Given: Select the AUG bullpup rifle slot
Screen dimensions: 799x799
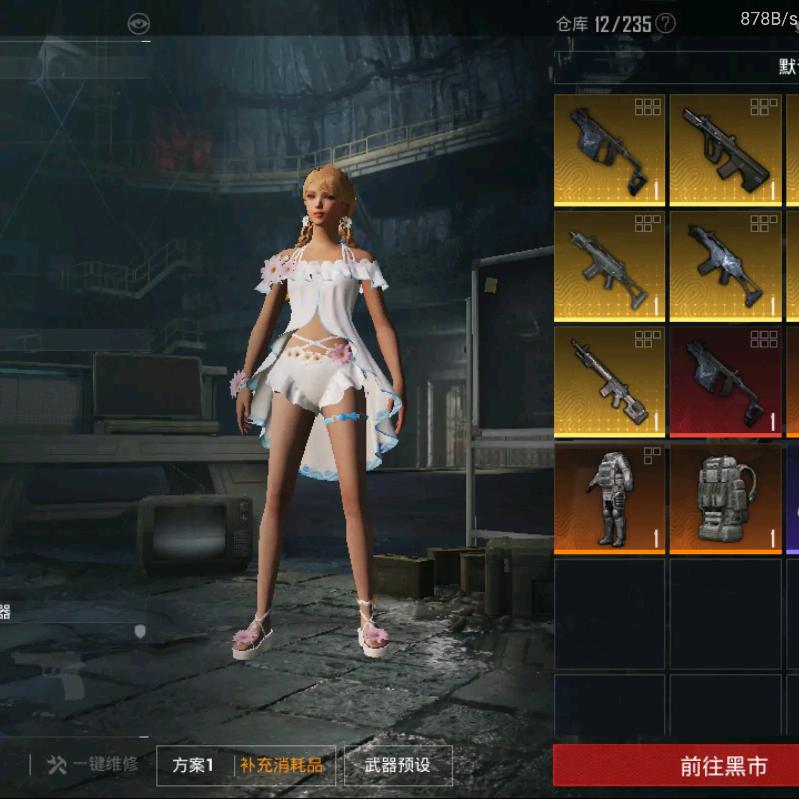Looking at the screenshot, I should click(x=725, y=149).
